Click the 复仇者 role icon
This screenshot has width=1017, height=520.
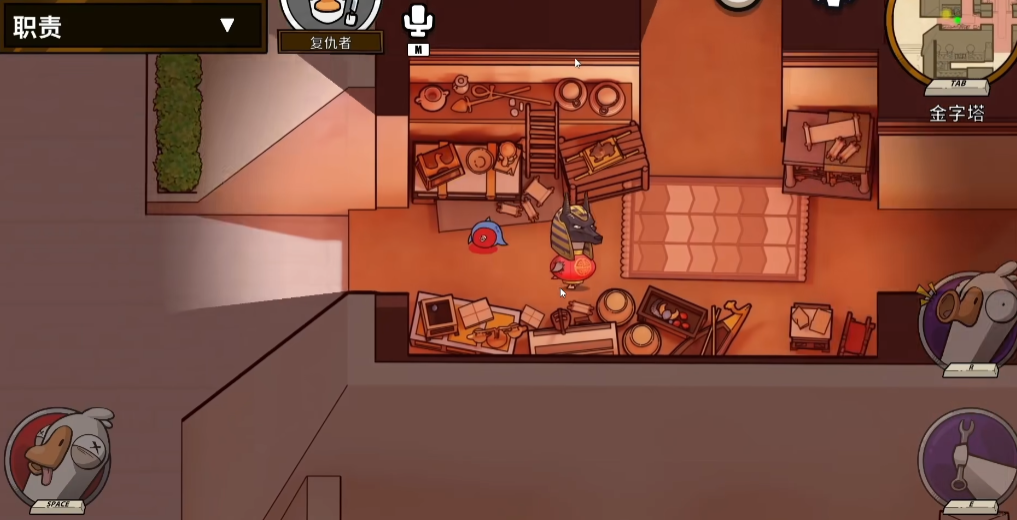(330, 12)
